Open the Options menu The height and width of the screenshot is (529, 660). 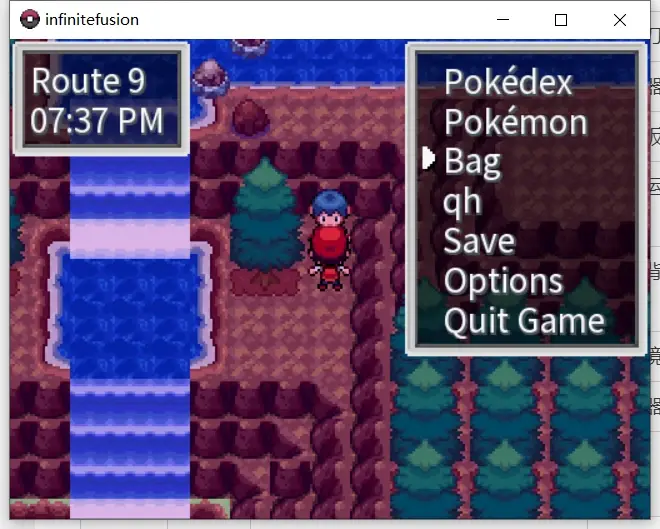click(503, 281)
